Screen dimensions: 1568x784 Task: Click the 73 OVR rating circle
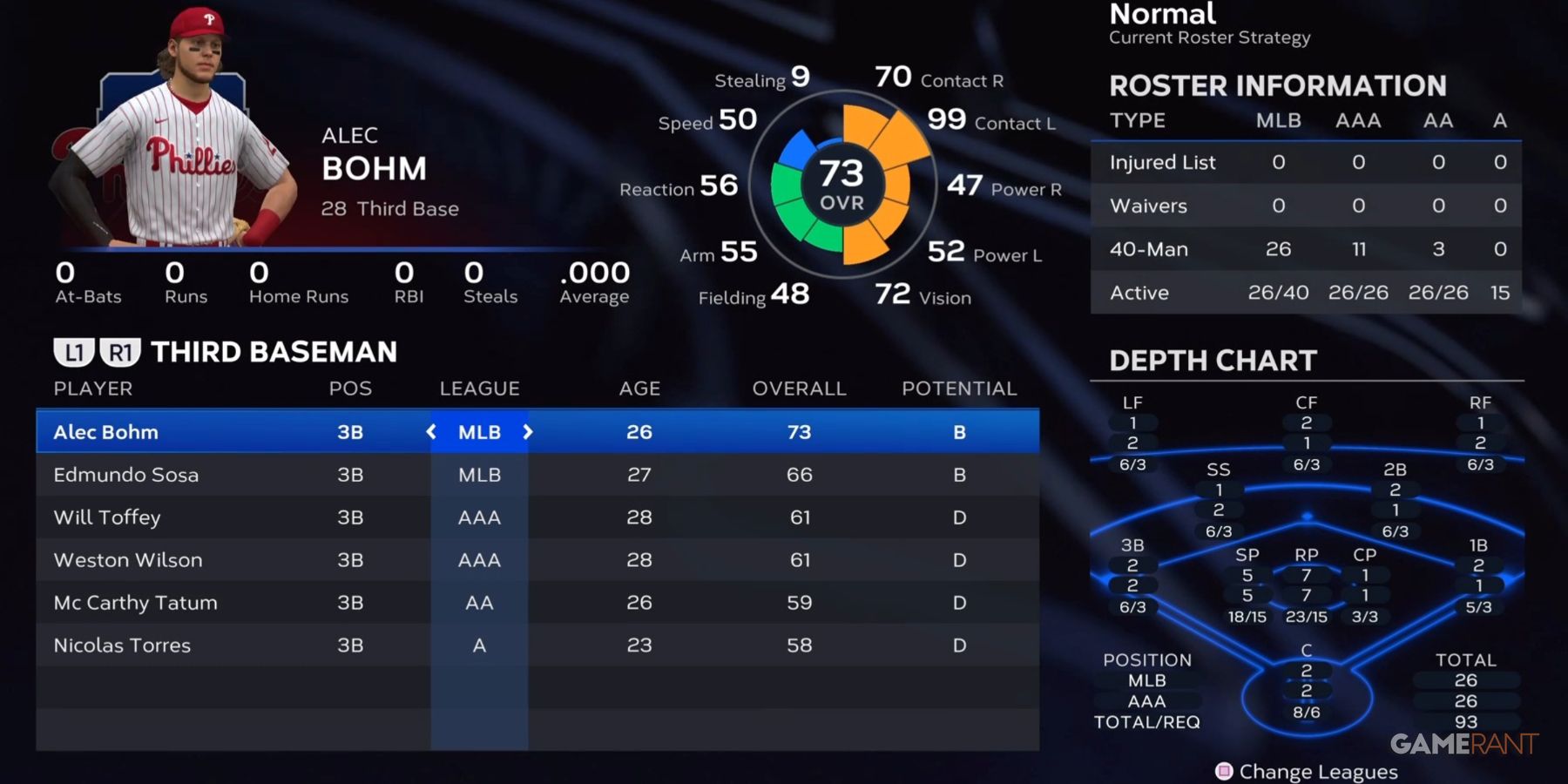842,183
